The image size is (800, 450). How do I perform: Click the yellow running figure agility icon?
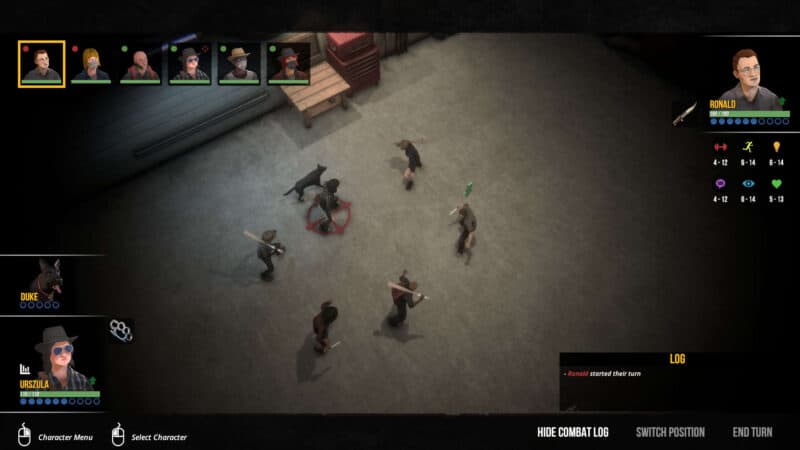748,147
